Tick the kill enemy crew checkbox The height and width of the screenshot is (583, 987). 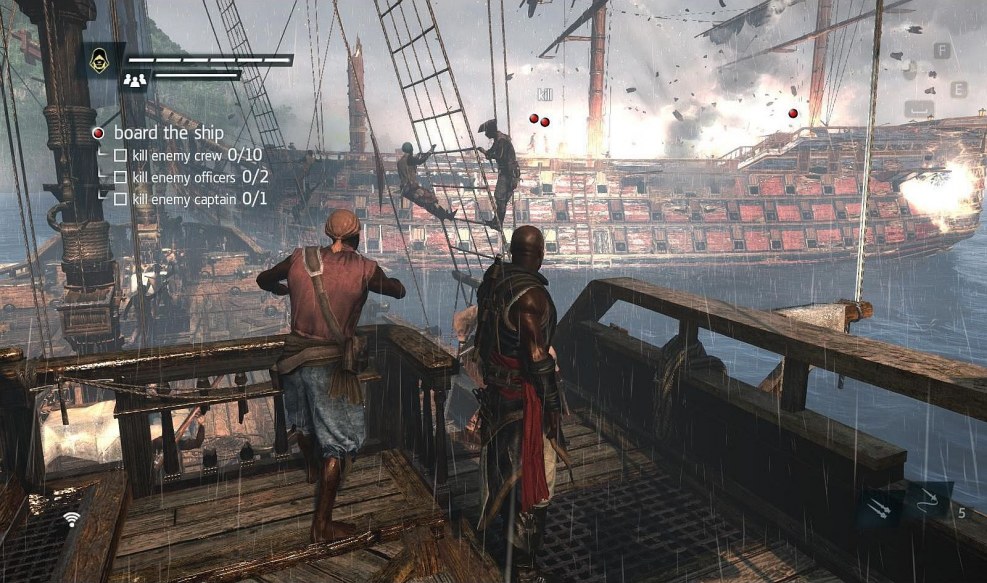[x=120, y=155]
